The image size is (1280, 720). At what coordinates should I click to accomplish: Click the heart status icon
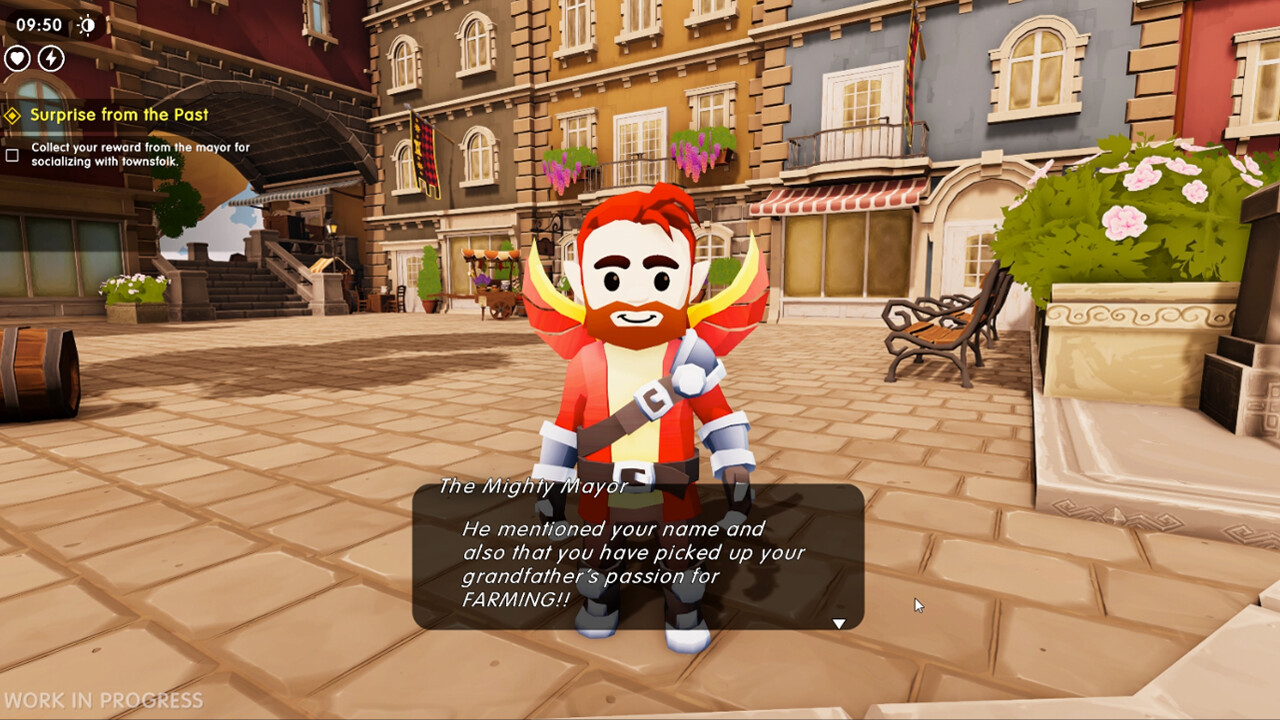pos(17,58)
